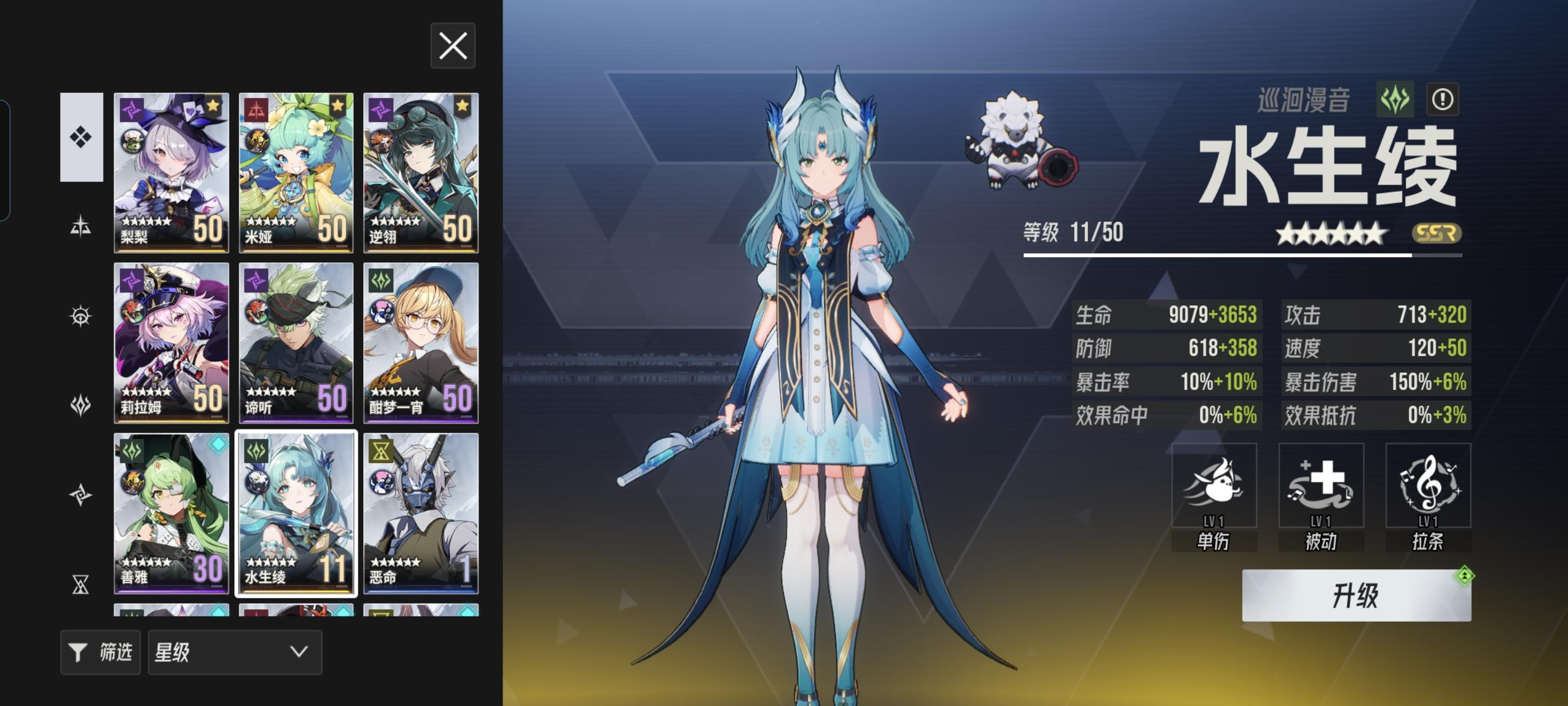Close the character screen with the X

coord(453,47)
